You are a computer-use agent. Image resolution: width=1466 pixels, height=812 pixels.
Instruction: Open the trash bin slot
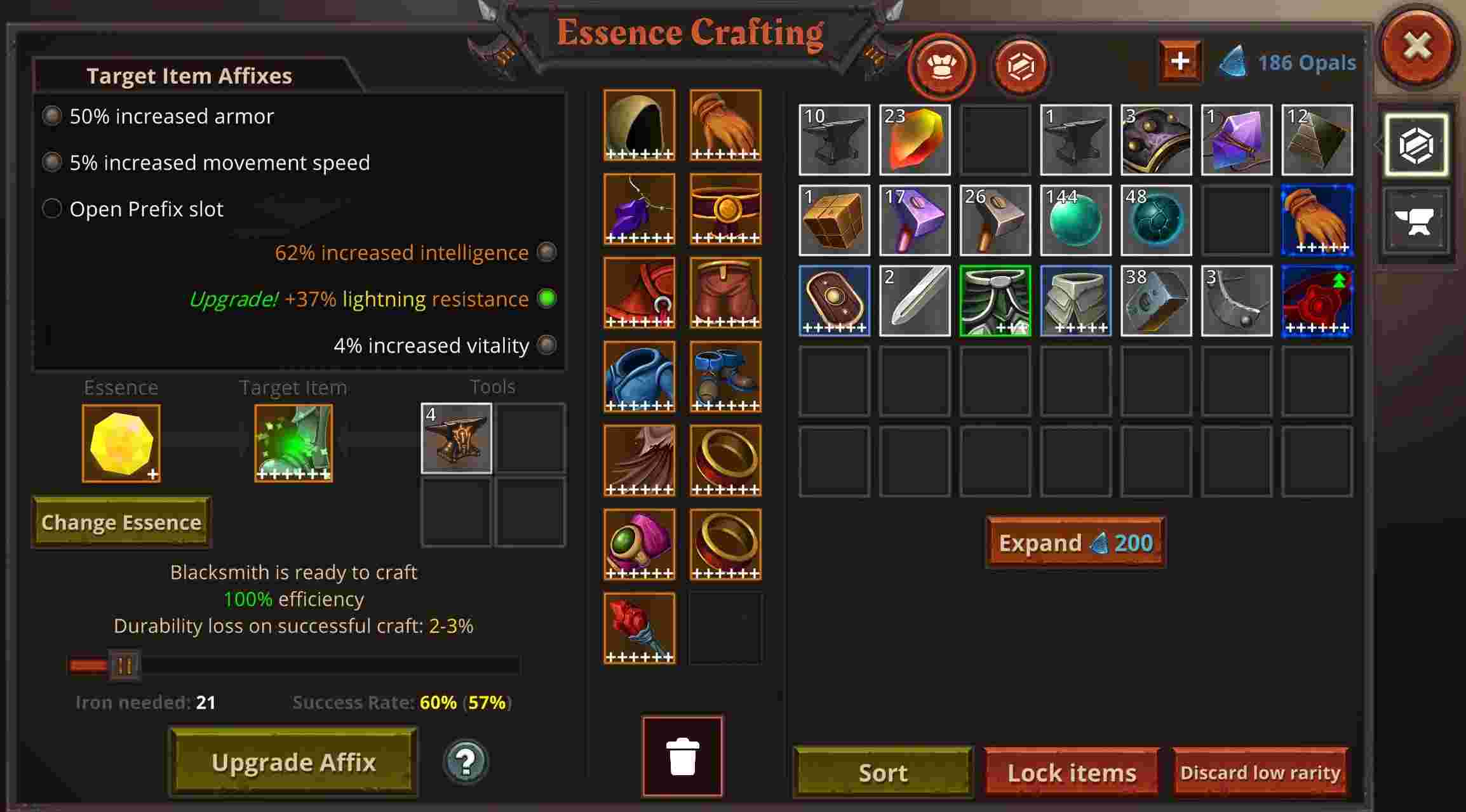coord(683,756)
